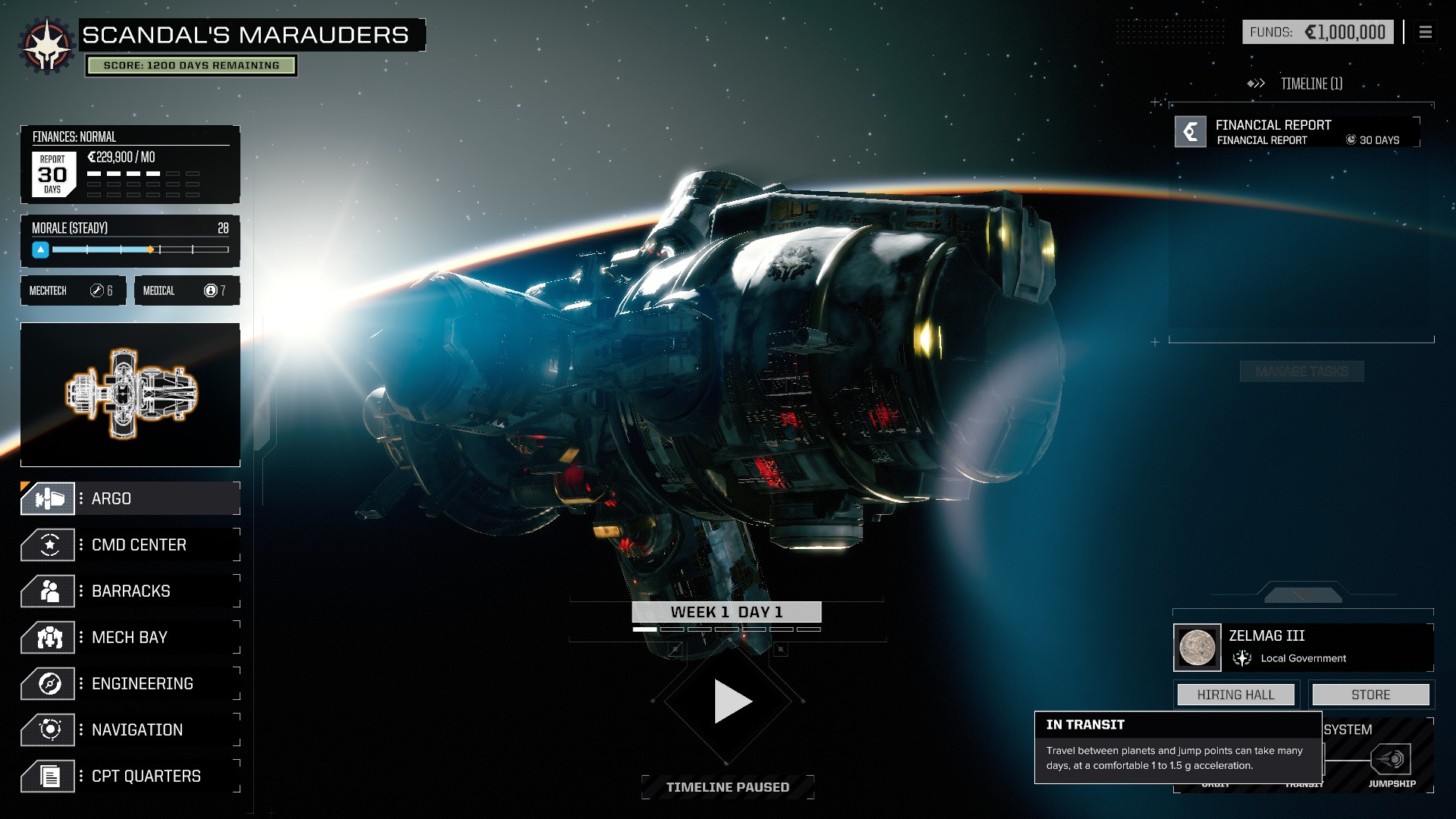Collapse the Timeline panel using its chevron arrows

point(1256,85)
